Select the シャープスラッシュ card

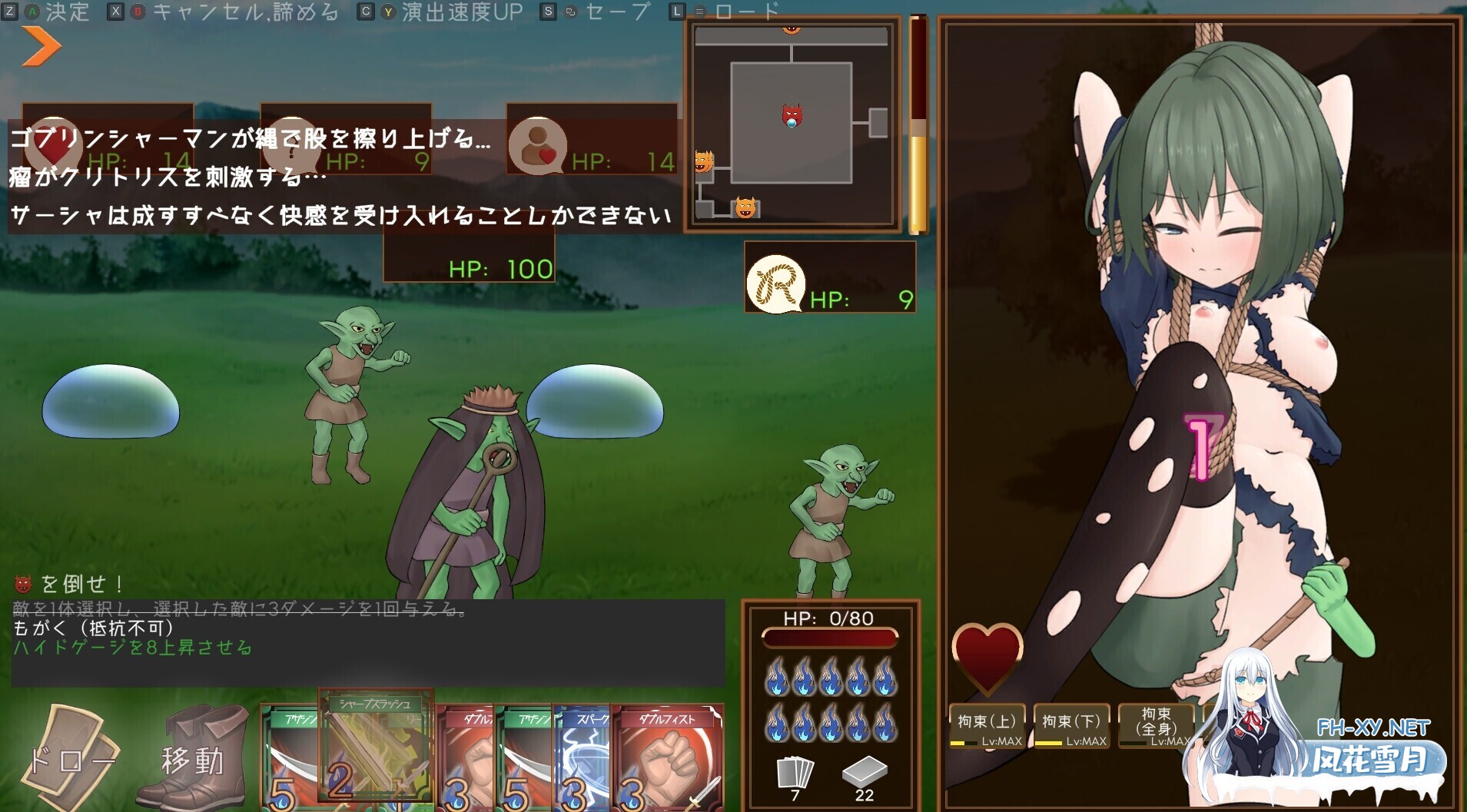(x=375, y=745)
